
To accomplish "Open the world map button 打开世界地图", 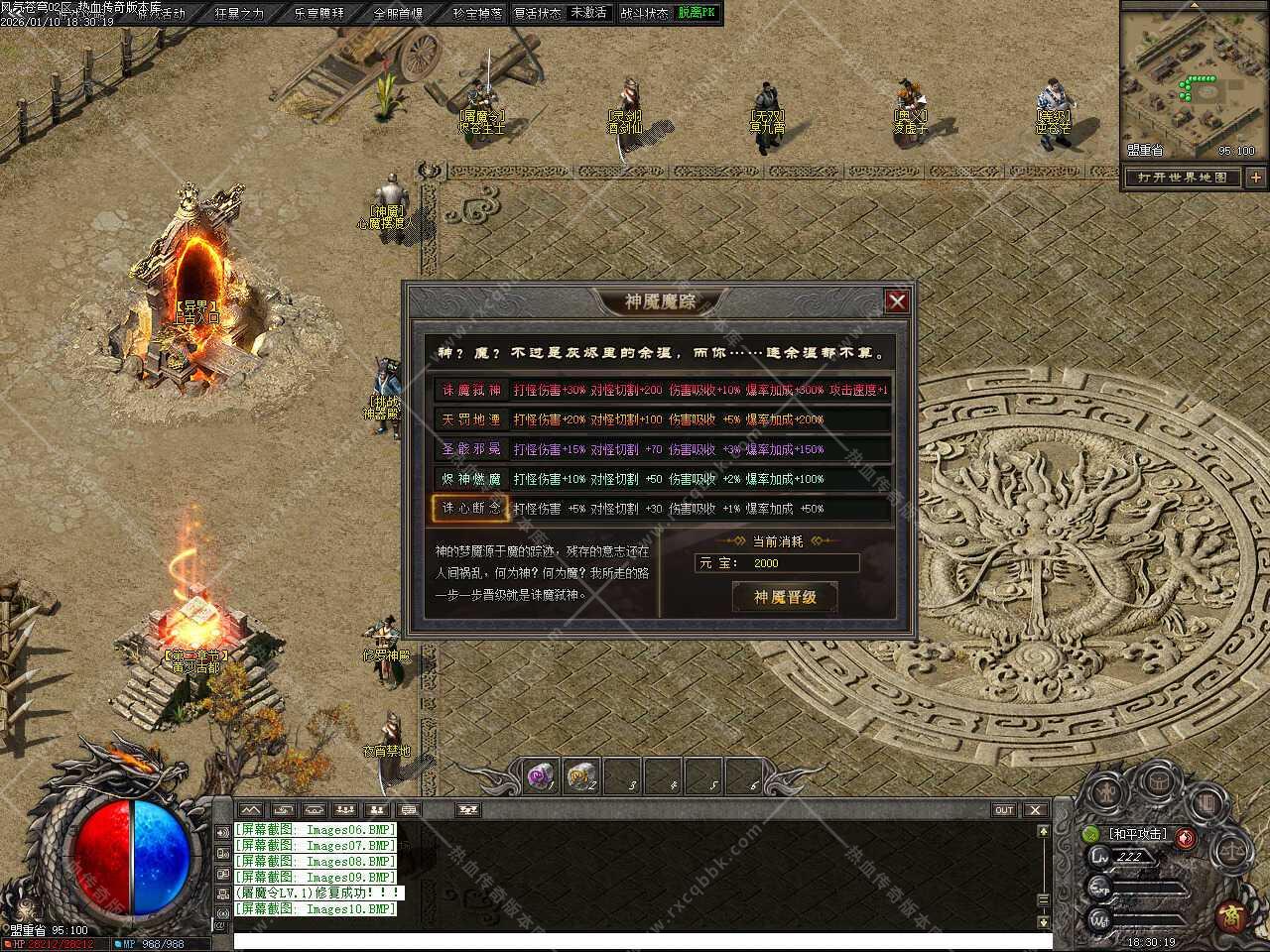I will tap(1183, 178).
